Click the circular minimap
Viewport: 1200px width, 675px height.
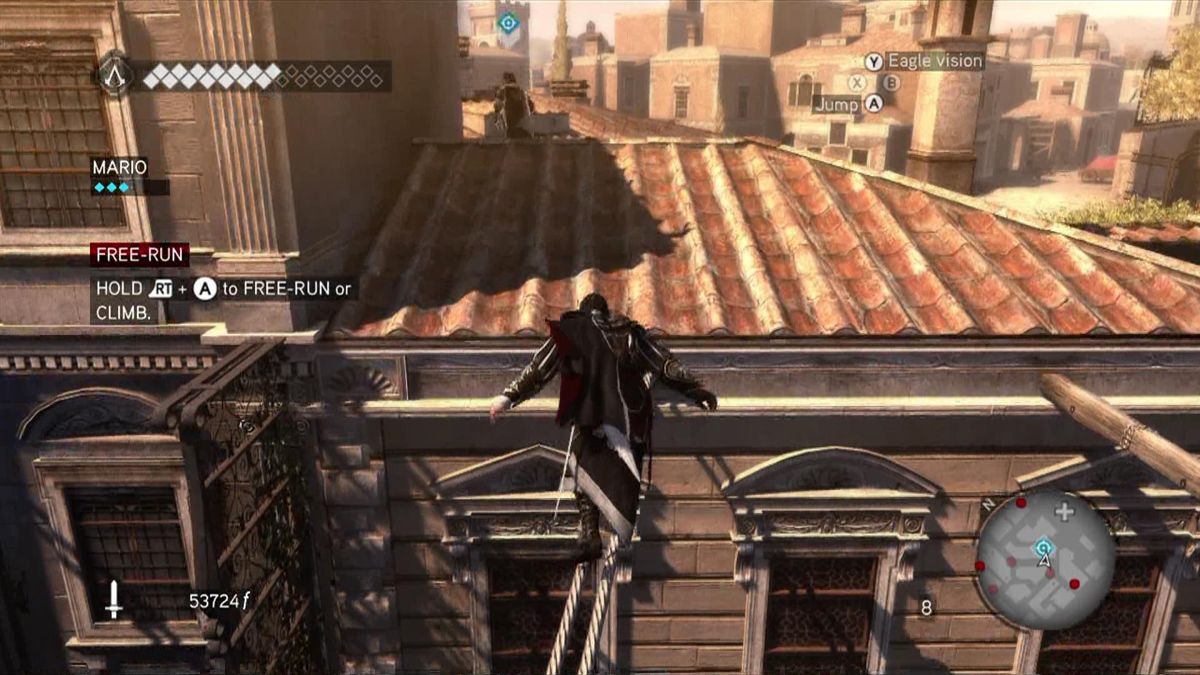coord(1045,559)
